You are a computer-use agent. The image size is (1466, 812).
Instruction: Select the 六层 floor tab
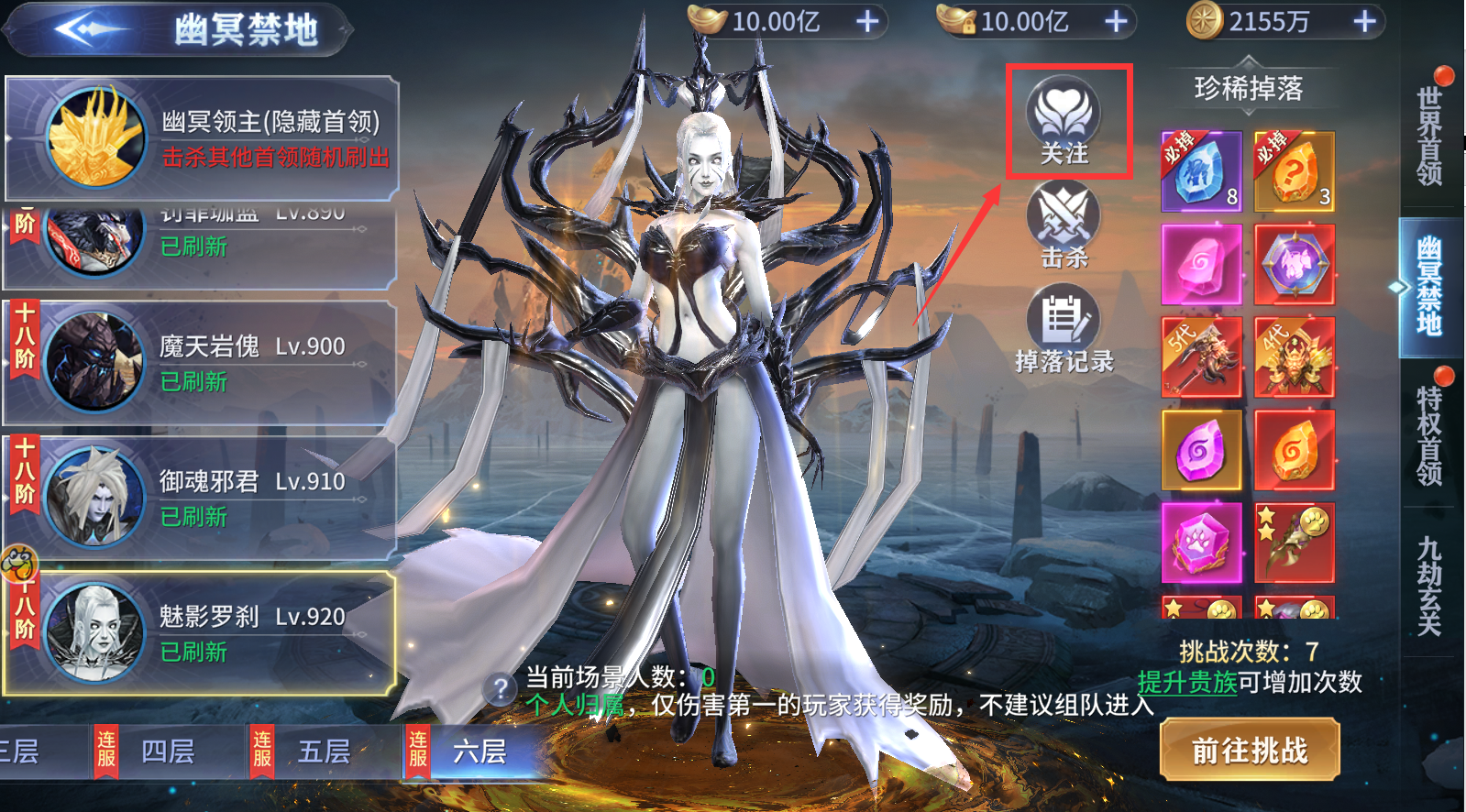479,752
